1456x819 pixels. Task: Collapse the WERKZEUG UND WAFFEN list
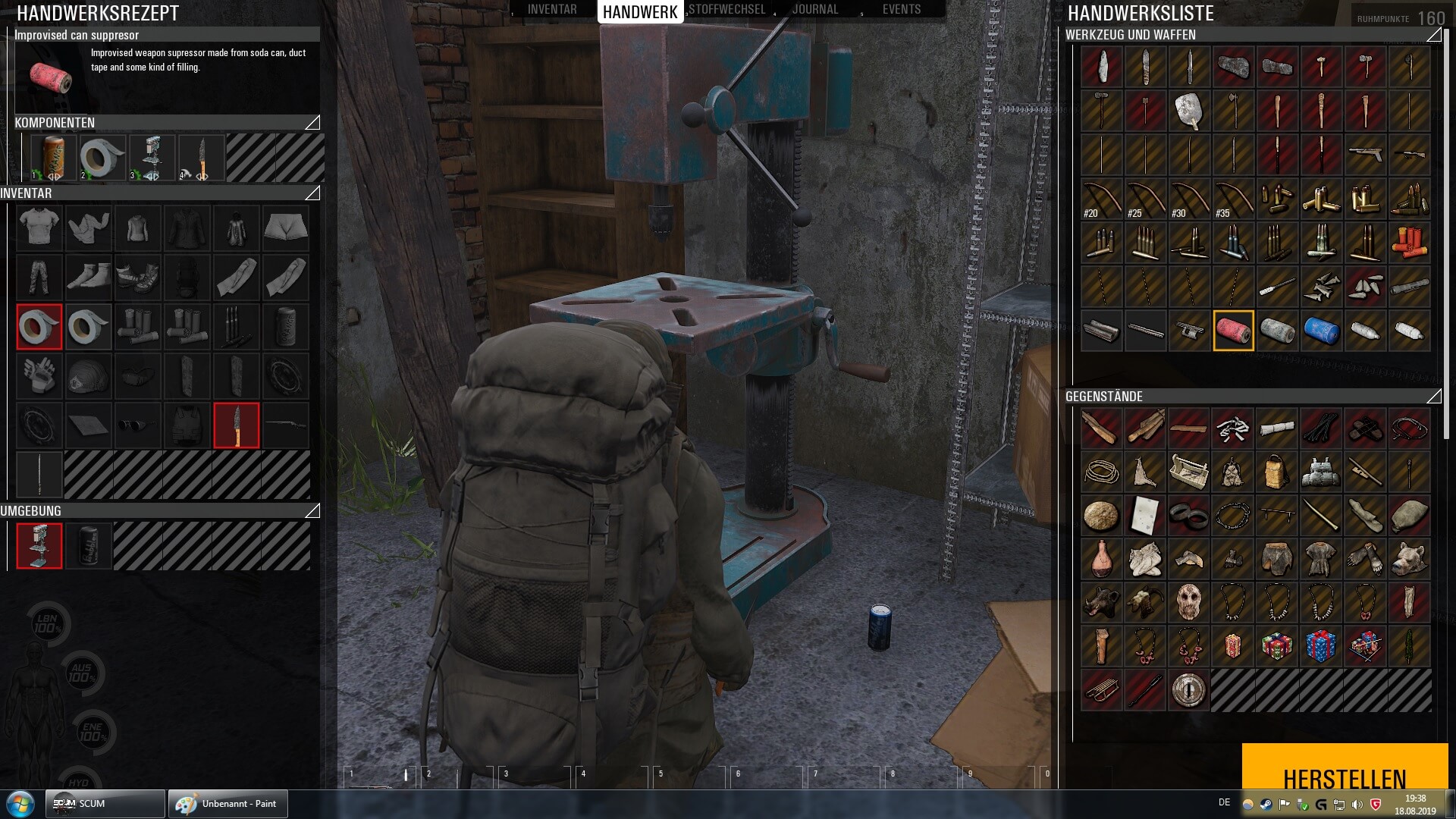(1433, 35)
